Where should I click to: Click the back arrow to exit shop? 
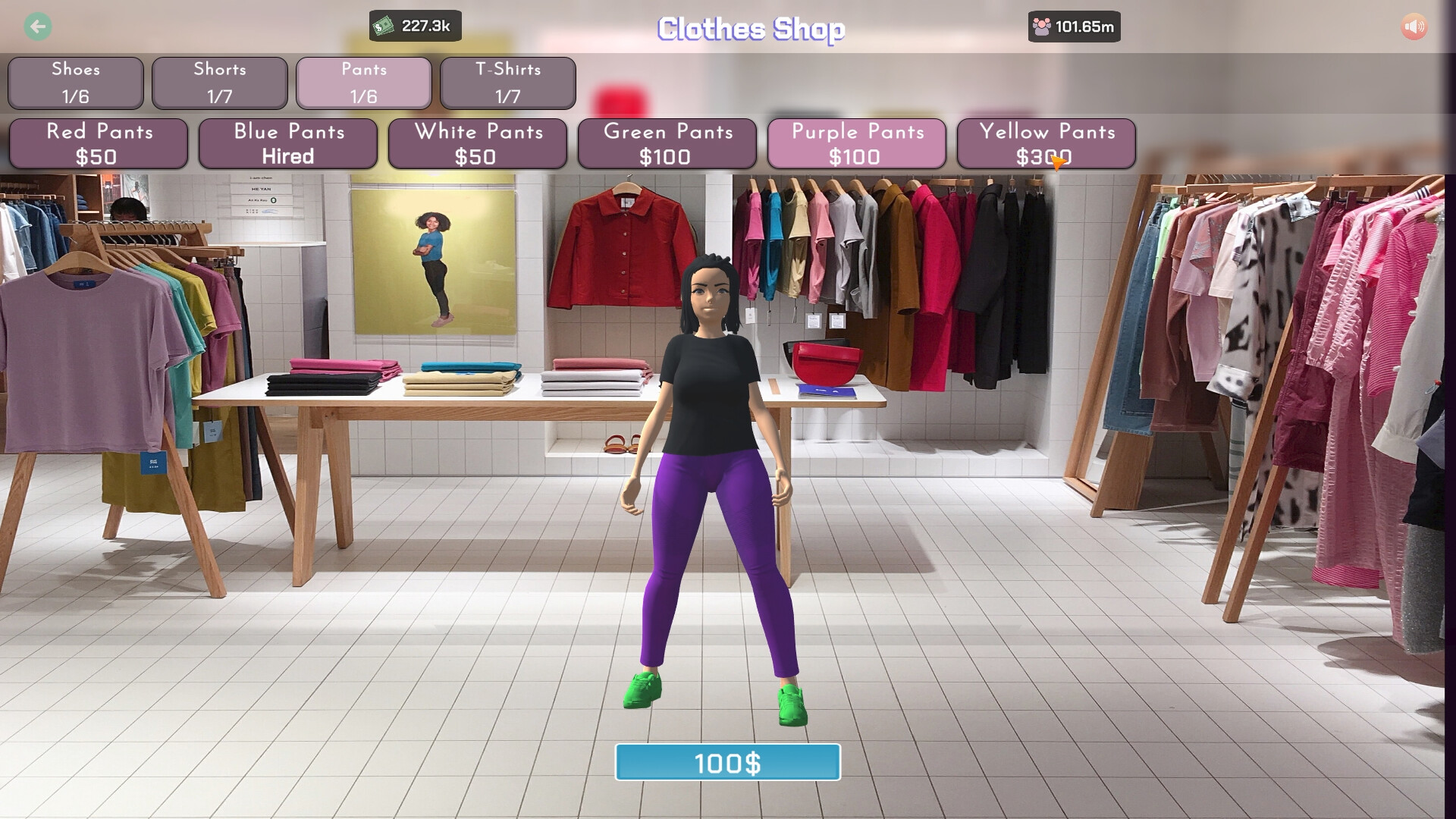click(37, 27)
